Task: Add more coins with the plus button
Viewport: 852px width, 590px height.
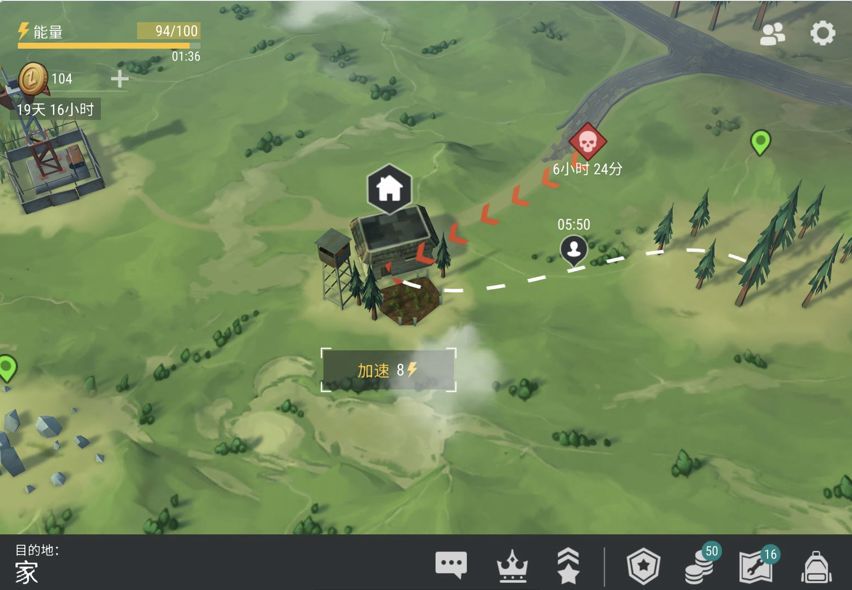Action: pyautogui.click(x=119, y=78)
